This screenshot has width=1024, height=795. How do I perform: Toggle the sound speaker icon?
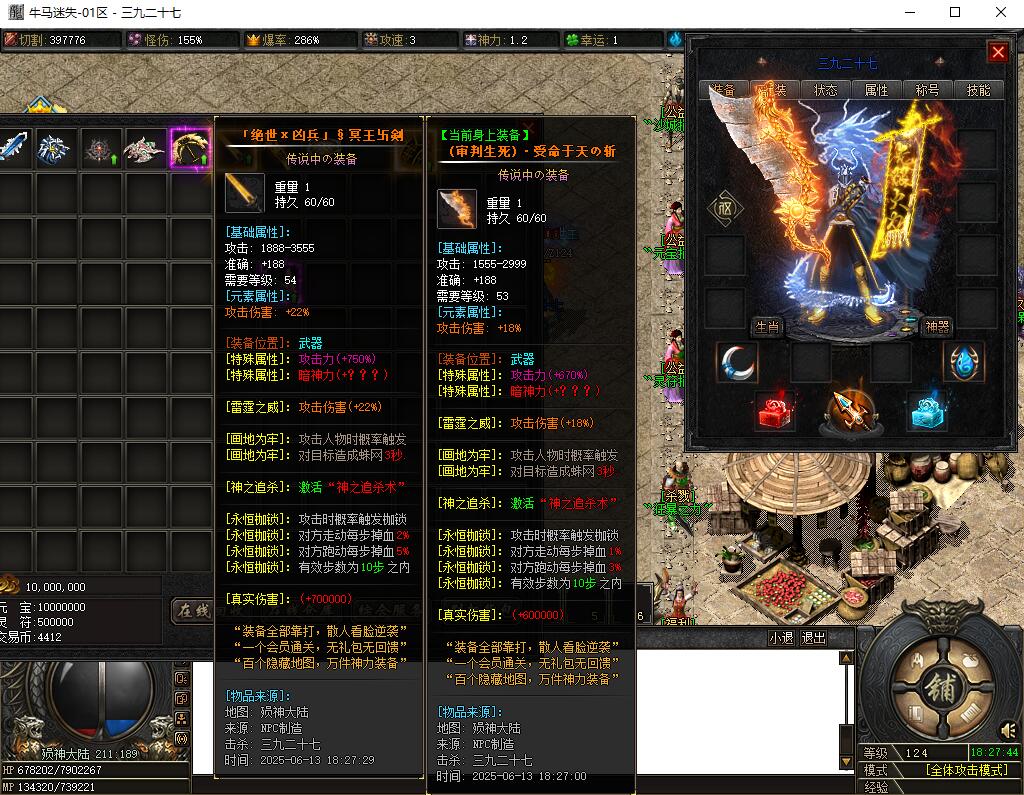point(1007,729)
